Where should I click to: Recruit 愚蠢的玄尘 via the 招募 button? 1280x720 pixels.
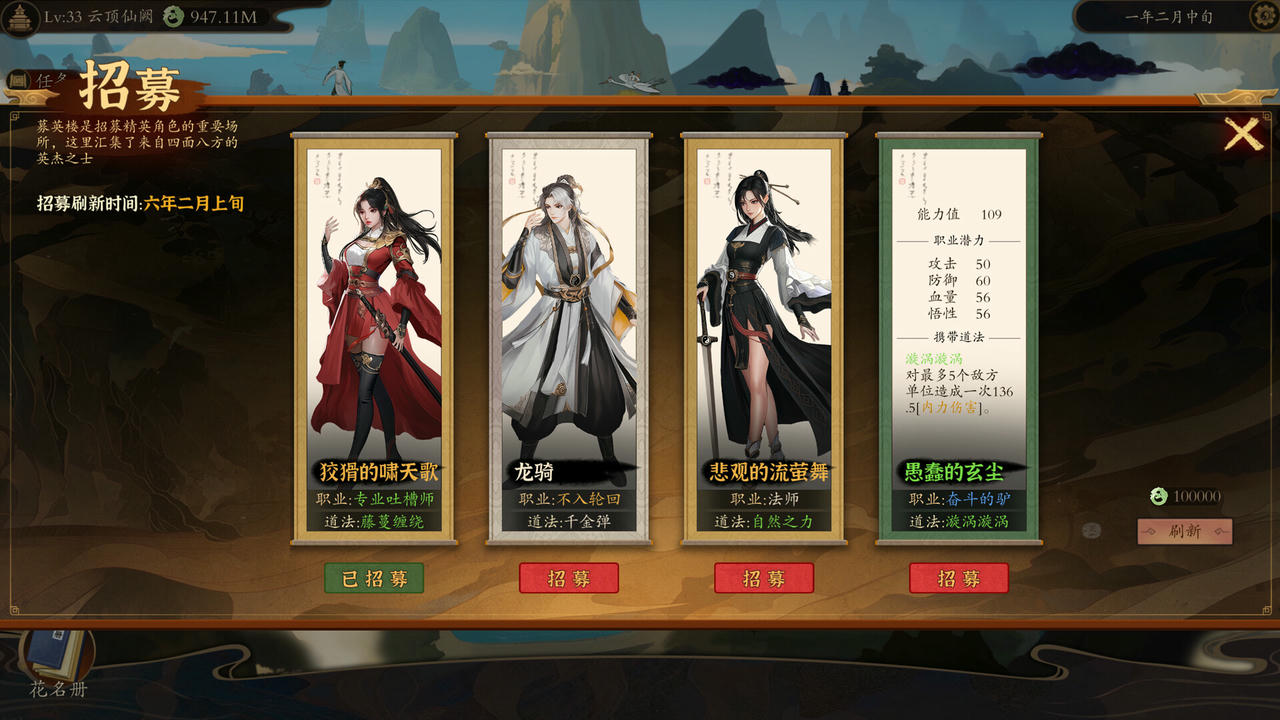pyautogui.click(x=958, y=578)
